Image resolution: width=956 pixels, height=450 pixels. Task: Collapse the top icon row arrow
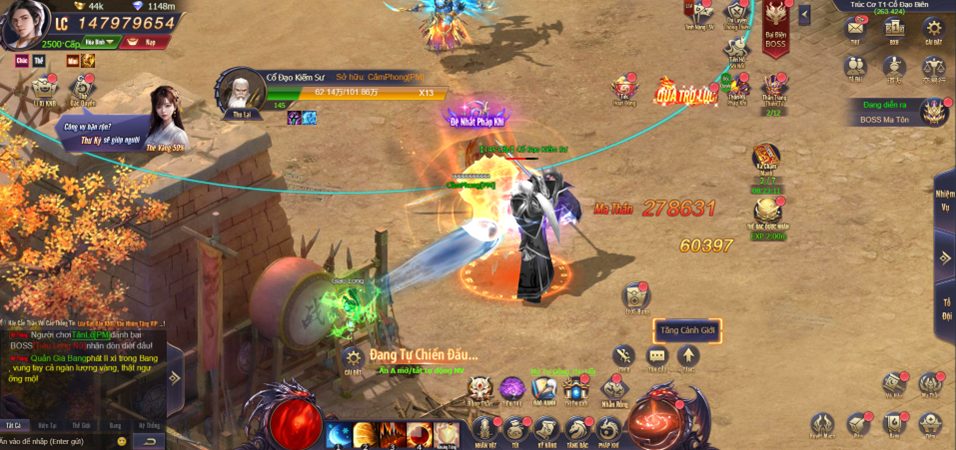[805, 15]
